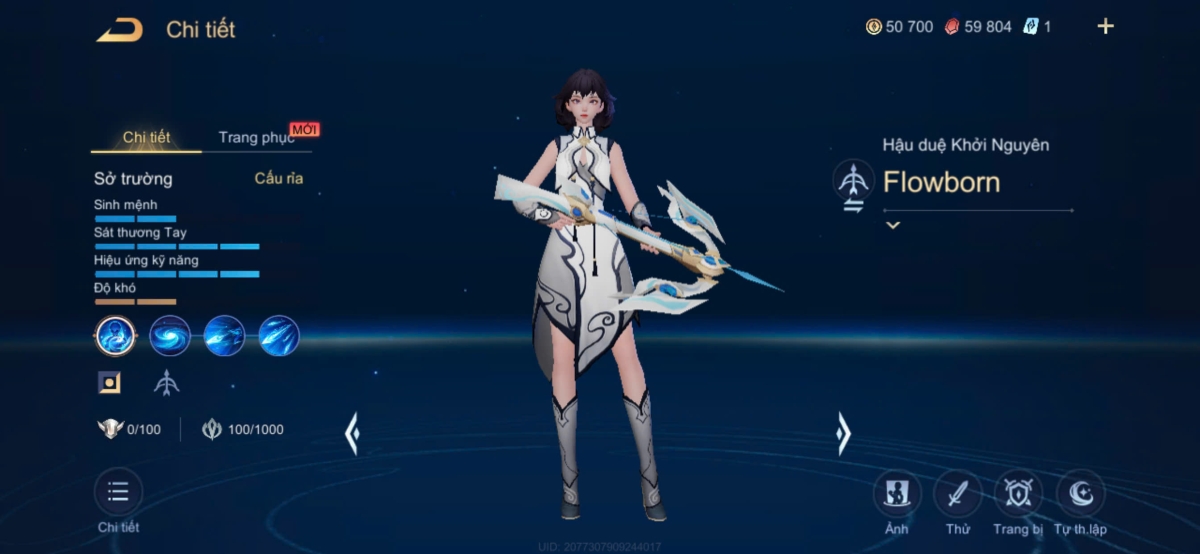The width and height of the screenshot is (1200, 554).
Task: Show the next hero with right arrow
Action: tap(843, 434)
